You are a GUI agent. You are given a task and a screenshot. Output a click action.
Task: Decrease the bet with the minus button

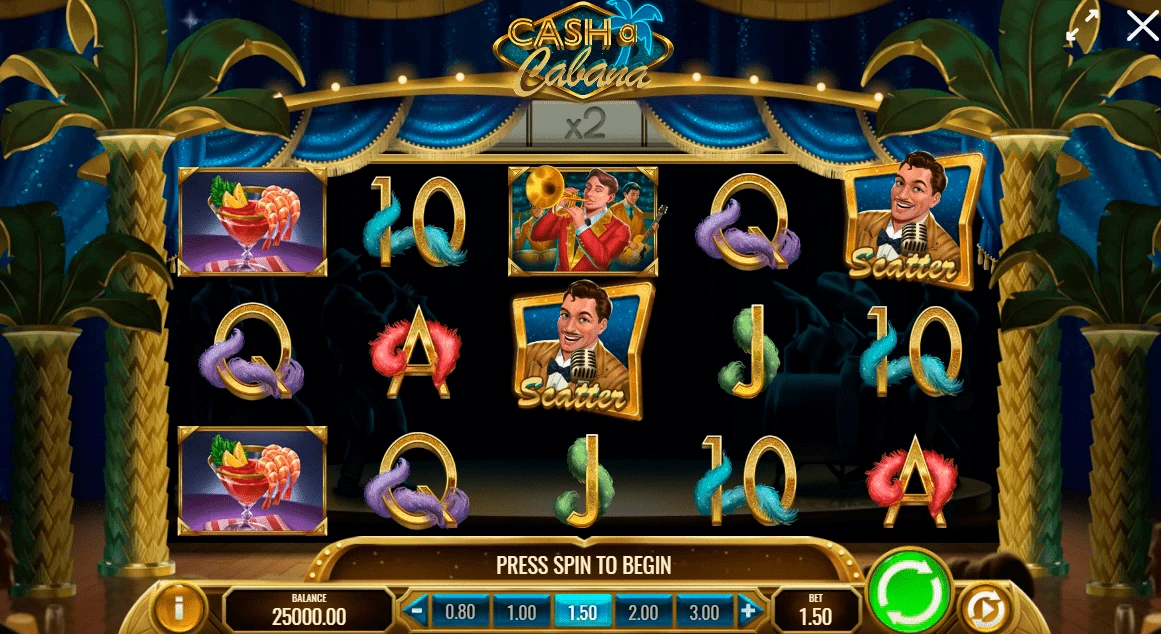click(416, 610)
